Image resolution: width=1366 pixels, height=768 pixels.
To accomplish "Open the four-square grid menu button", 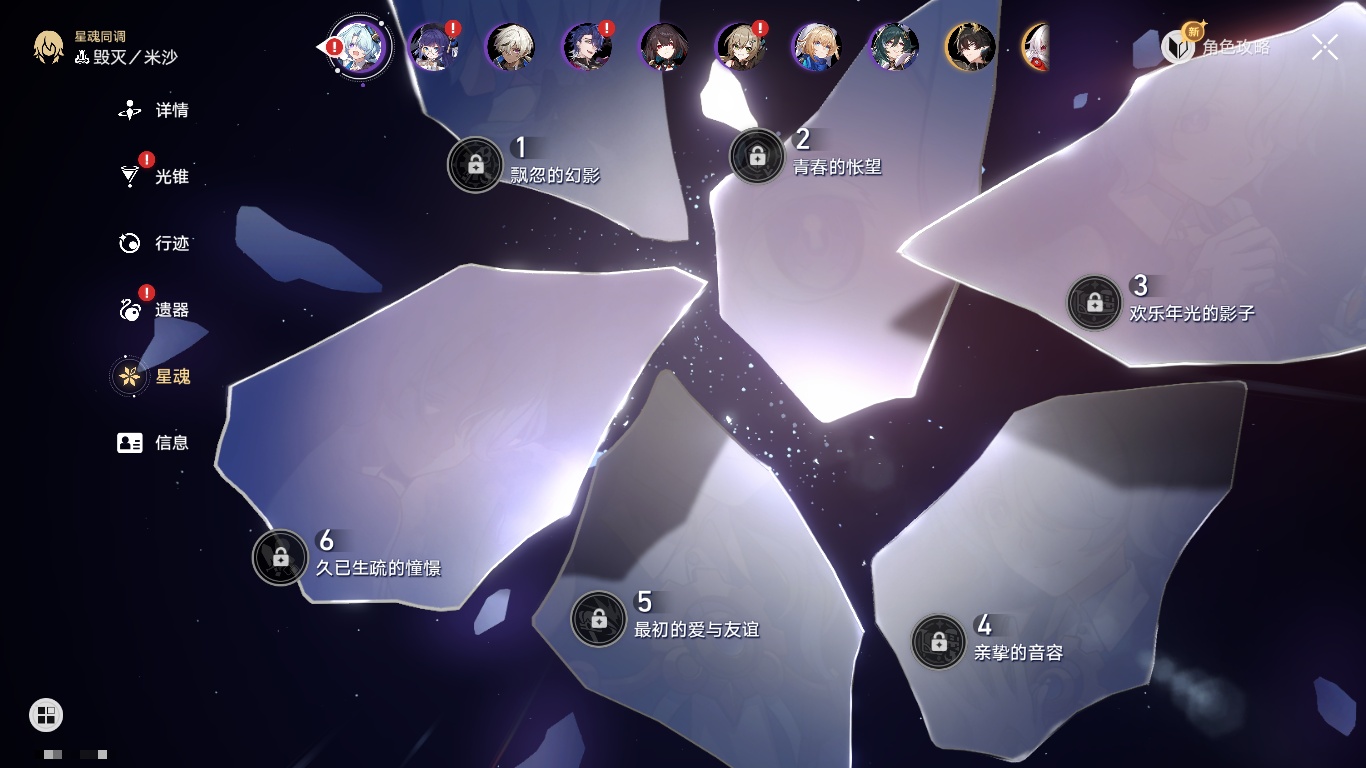I will pos(46,714).
